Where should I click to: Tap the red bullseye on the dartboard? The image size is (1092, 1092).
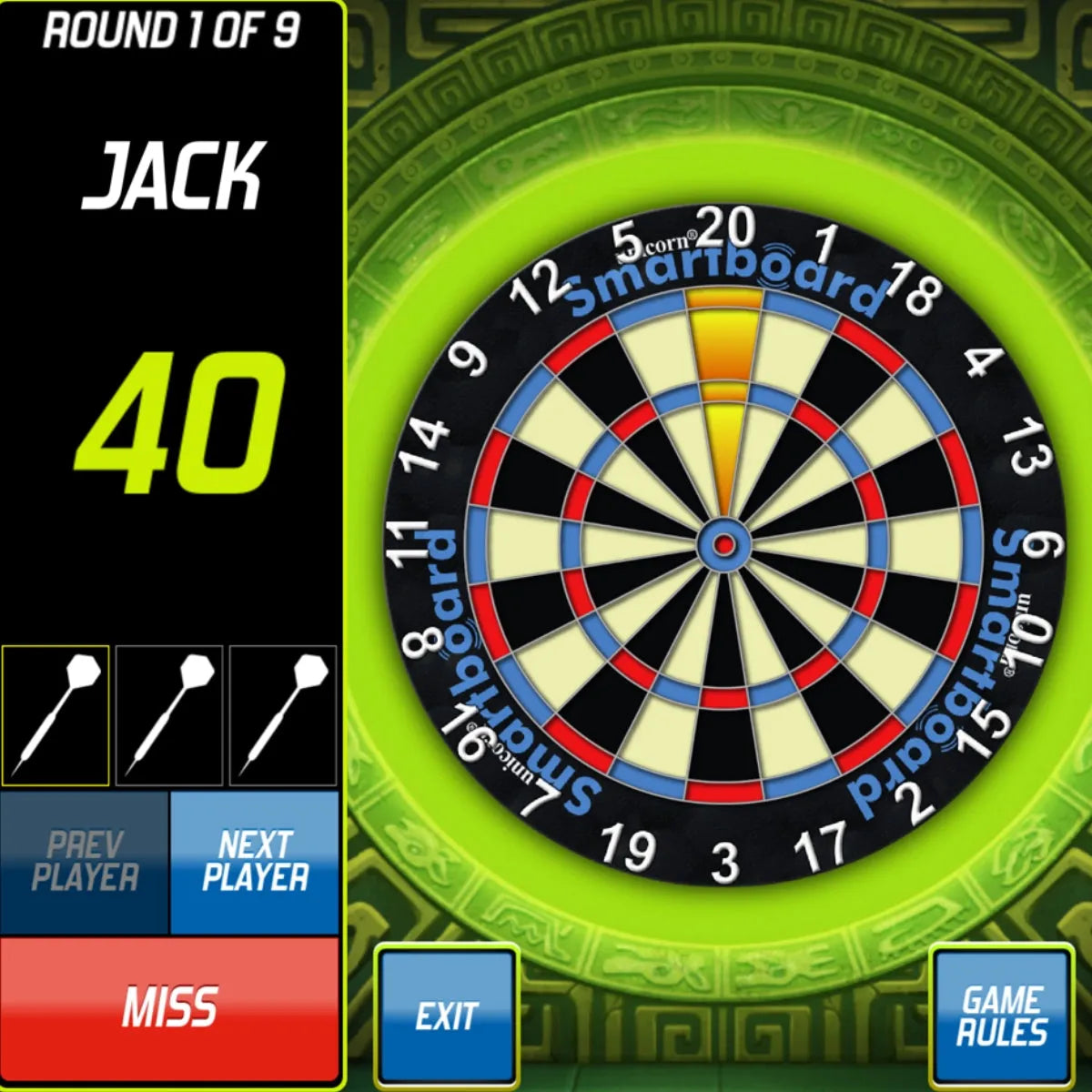[724, 545]
